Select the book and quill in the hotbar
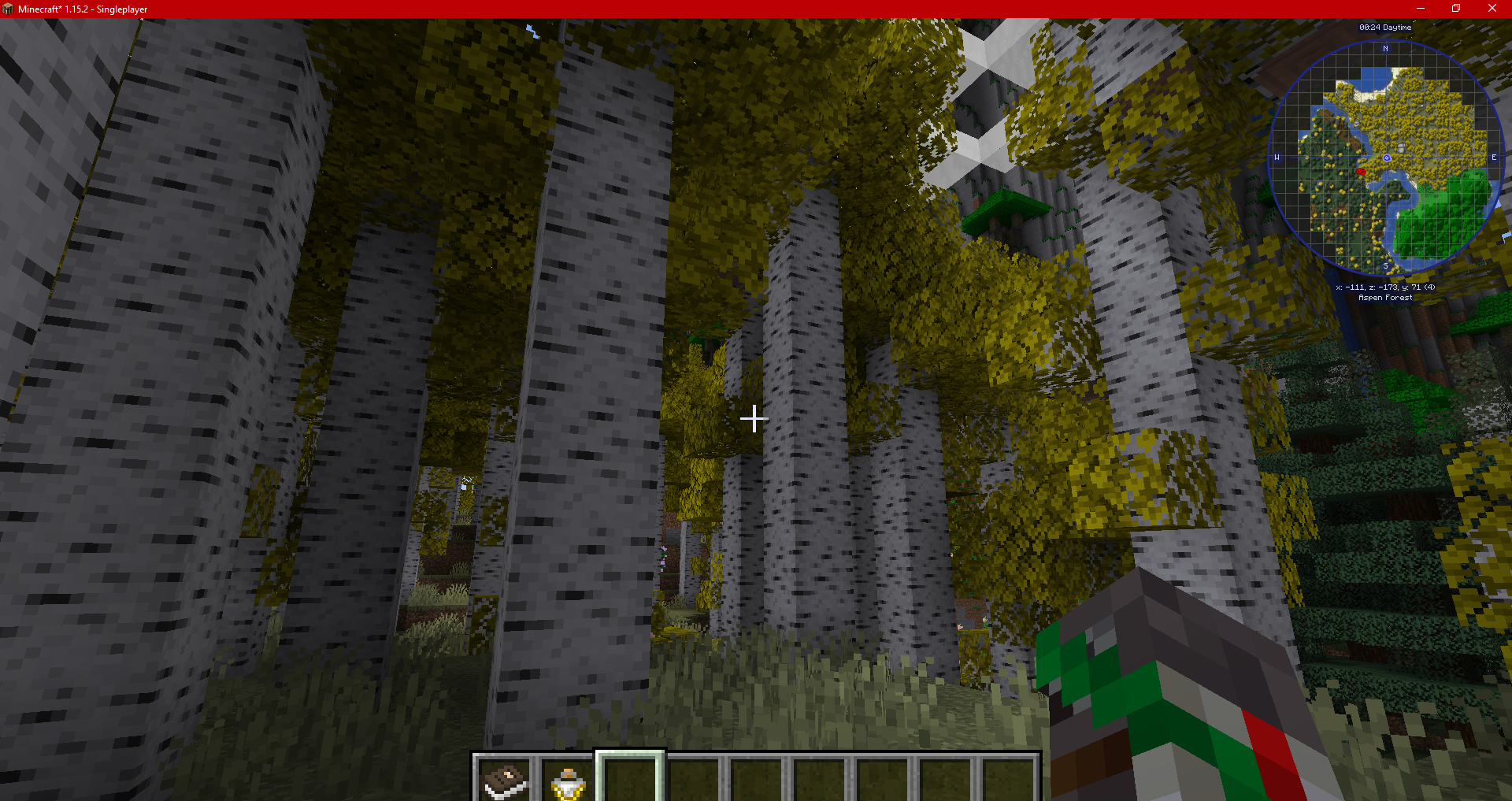Screen dimensions: 1512x801 504,780
